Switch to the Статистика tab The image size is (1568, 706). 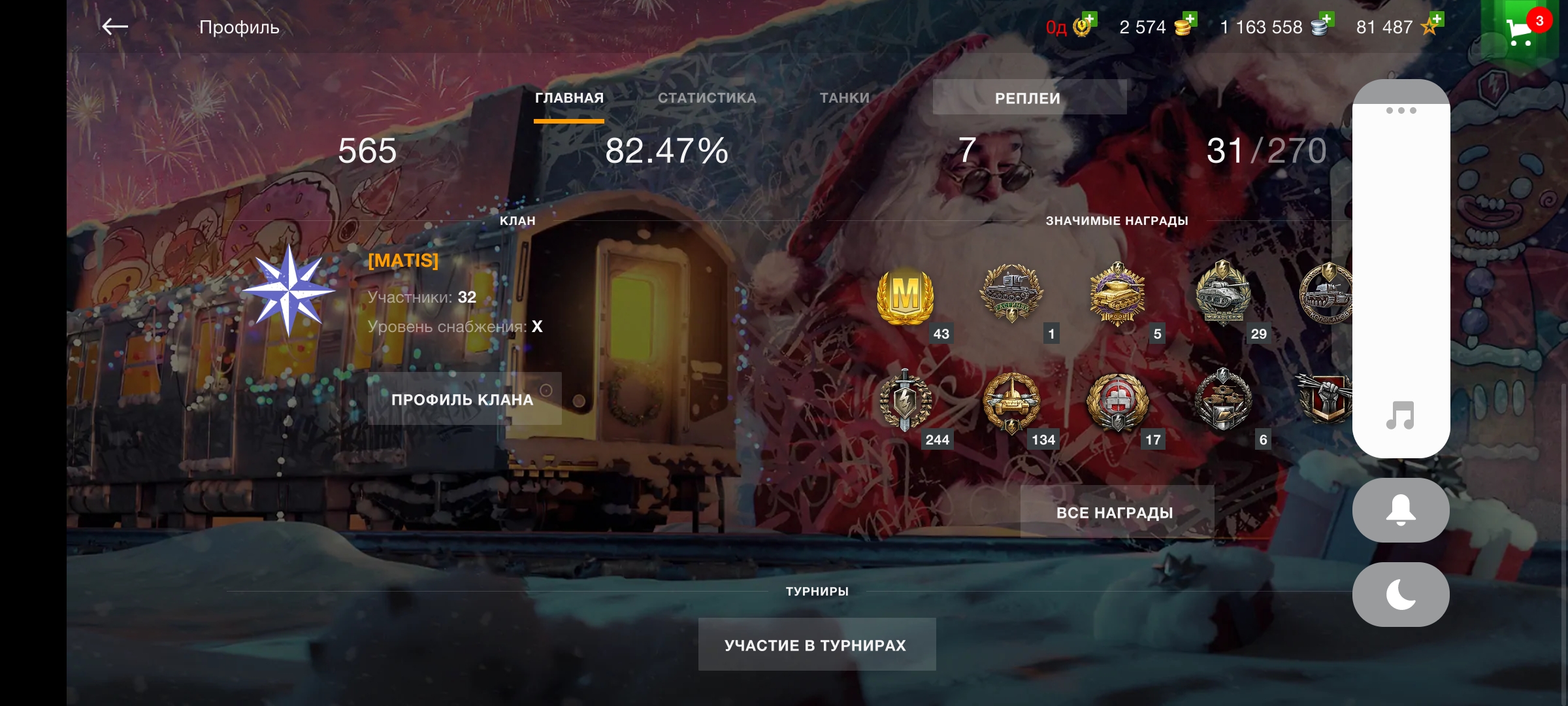click(707, 98)
